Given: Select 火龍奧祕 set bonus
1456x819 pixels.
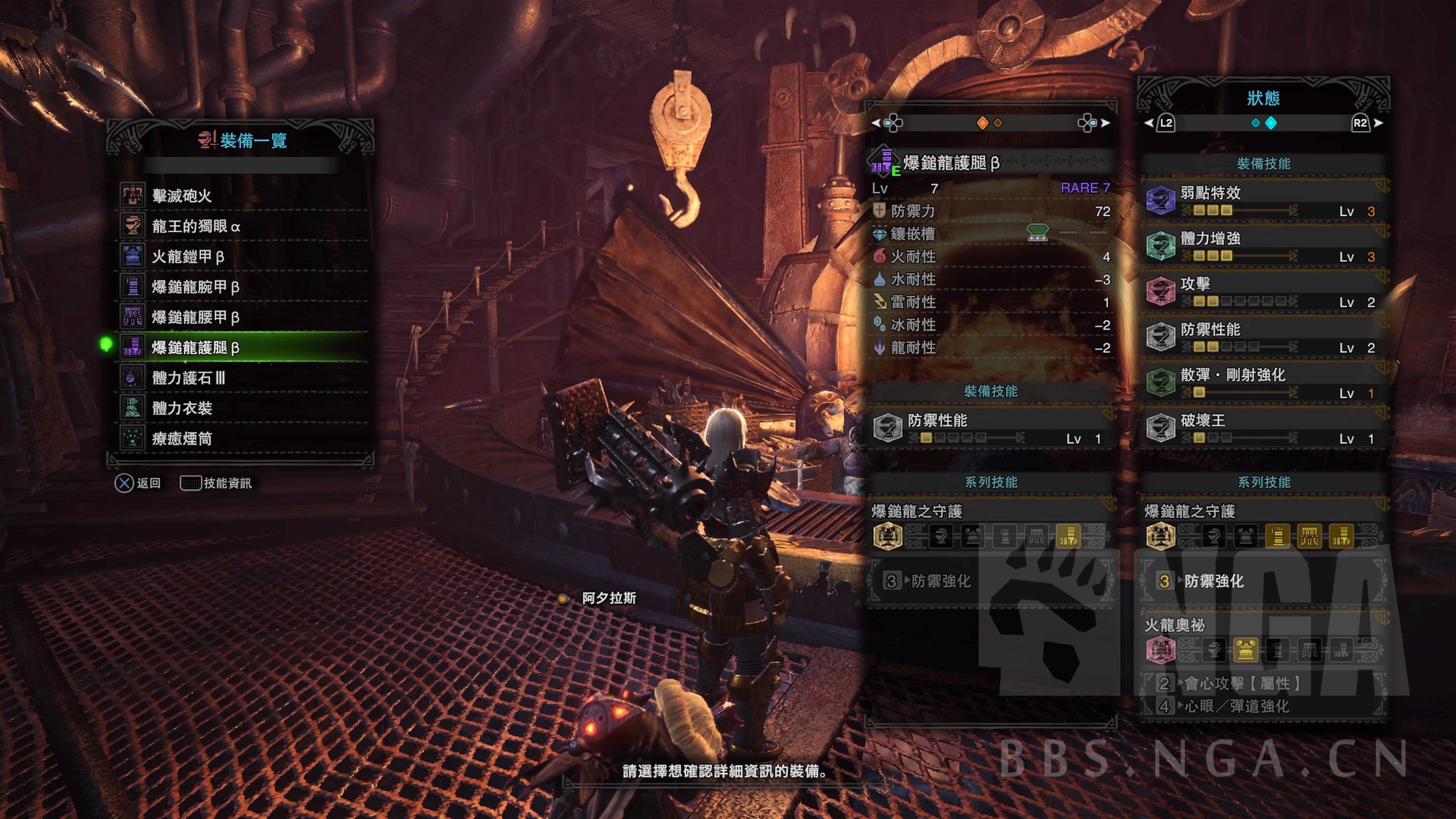Looking at the screenshot, I should 1175,625.
